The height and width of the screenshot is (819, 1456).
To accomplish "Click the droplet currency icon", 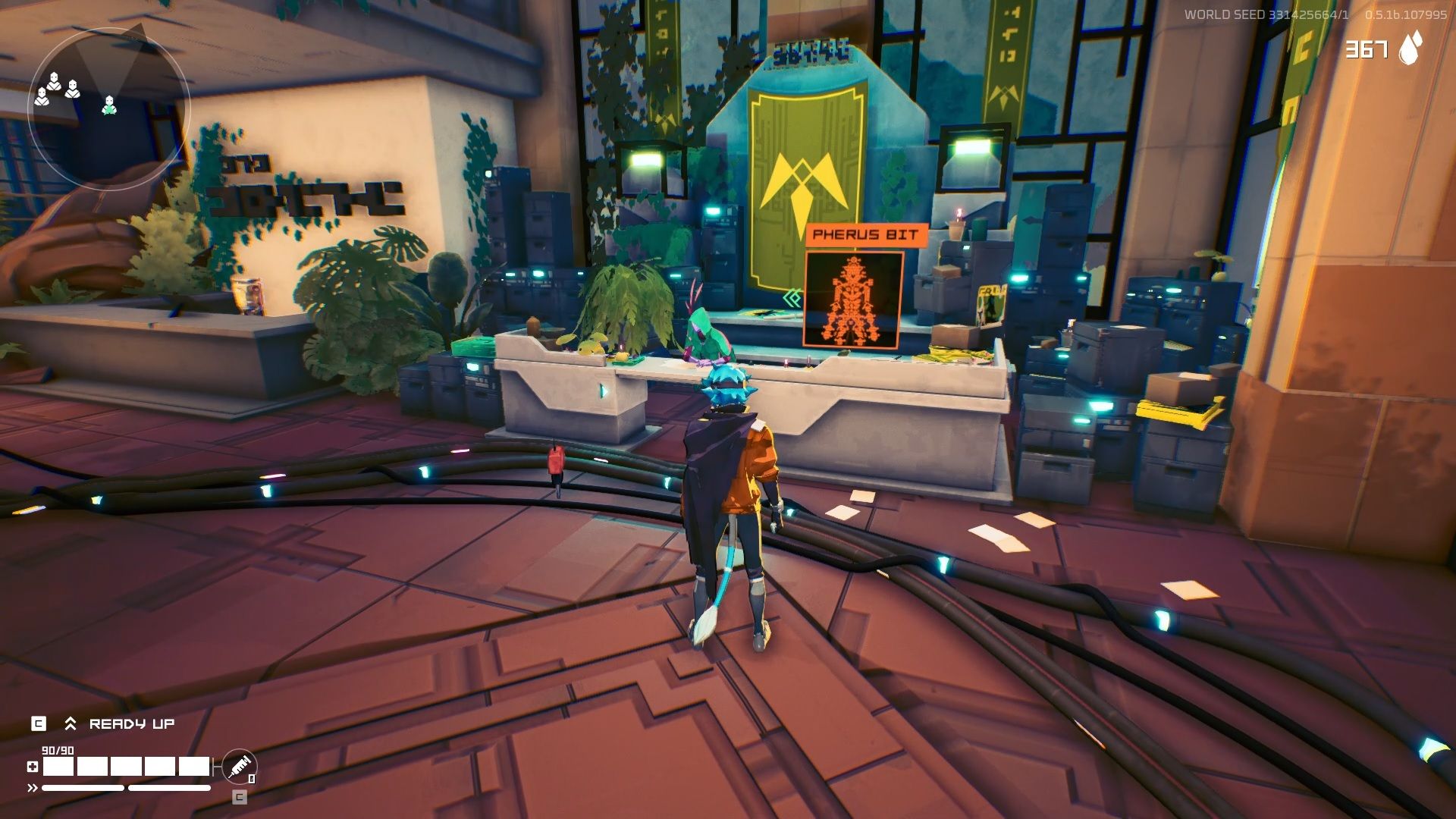I will [x=1411, y=48].
